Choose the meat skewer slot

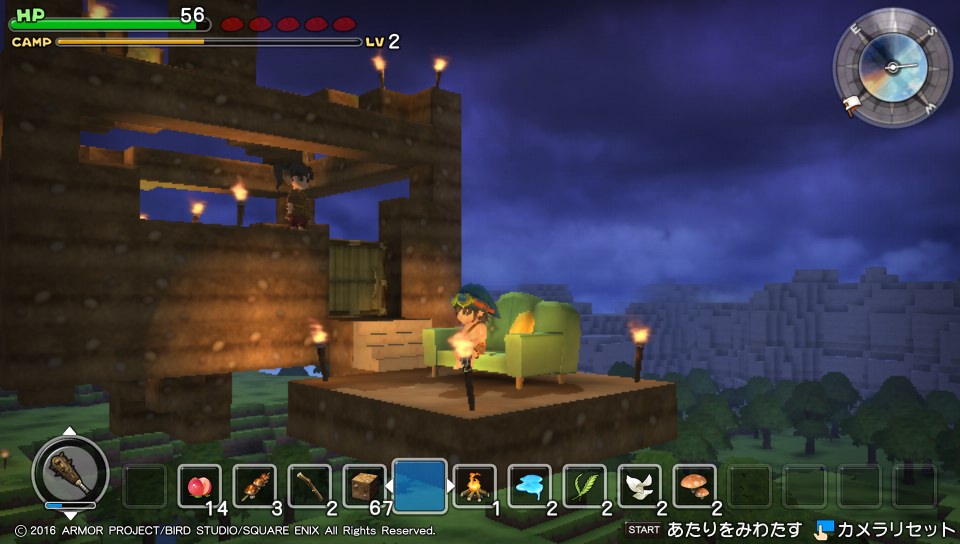click(254, 487)
